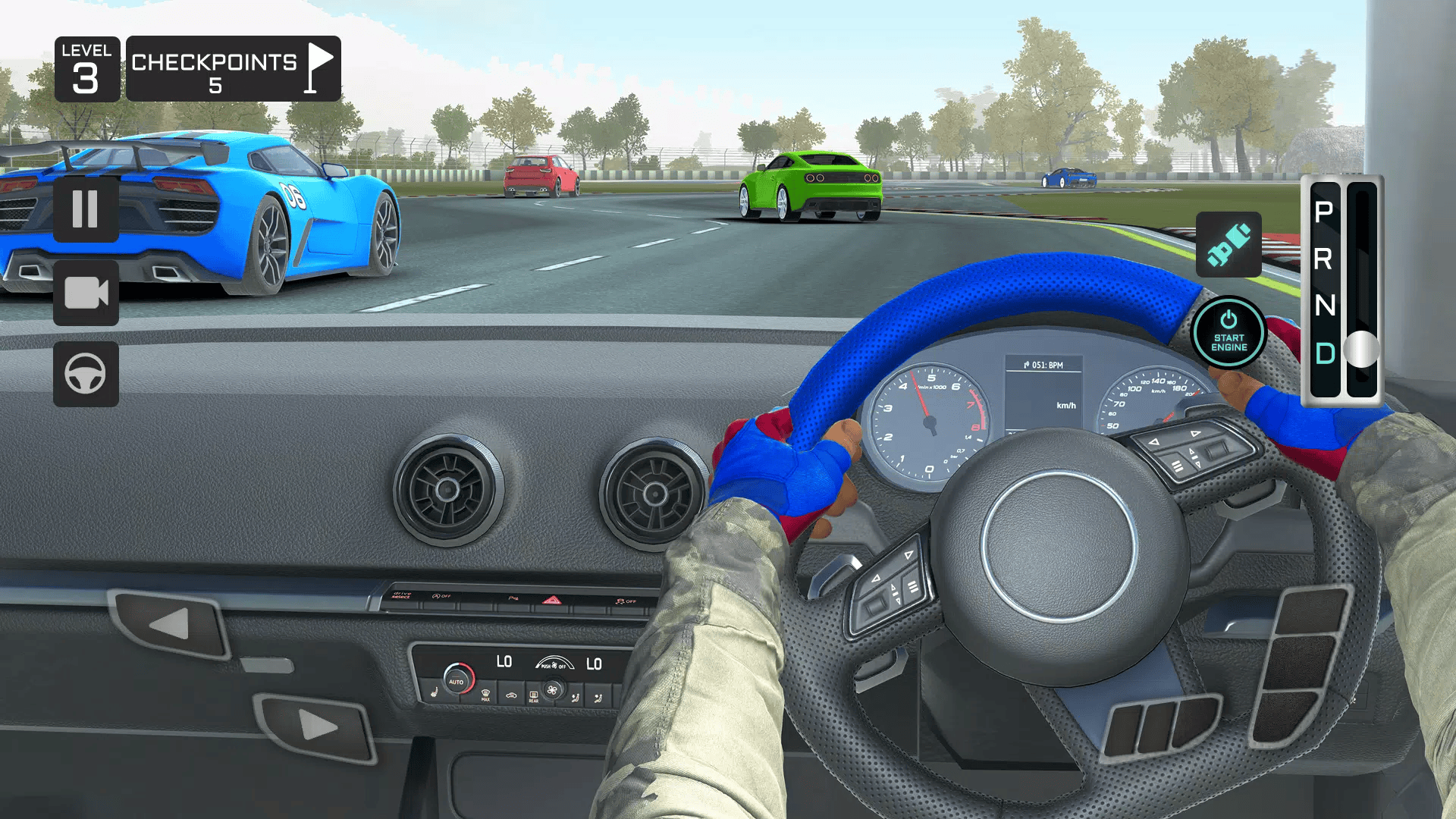This screenshot has height=819, width=1456.
Task: Click the gear shifter knob
Action: click(x=1362, y=350)
